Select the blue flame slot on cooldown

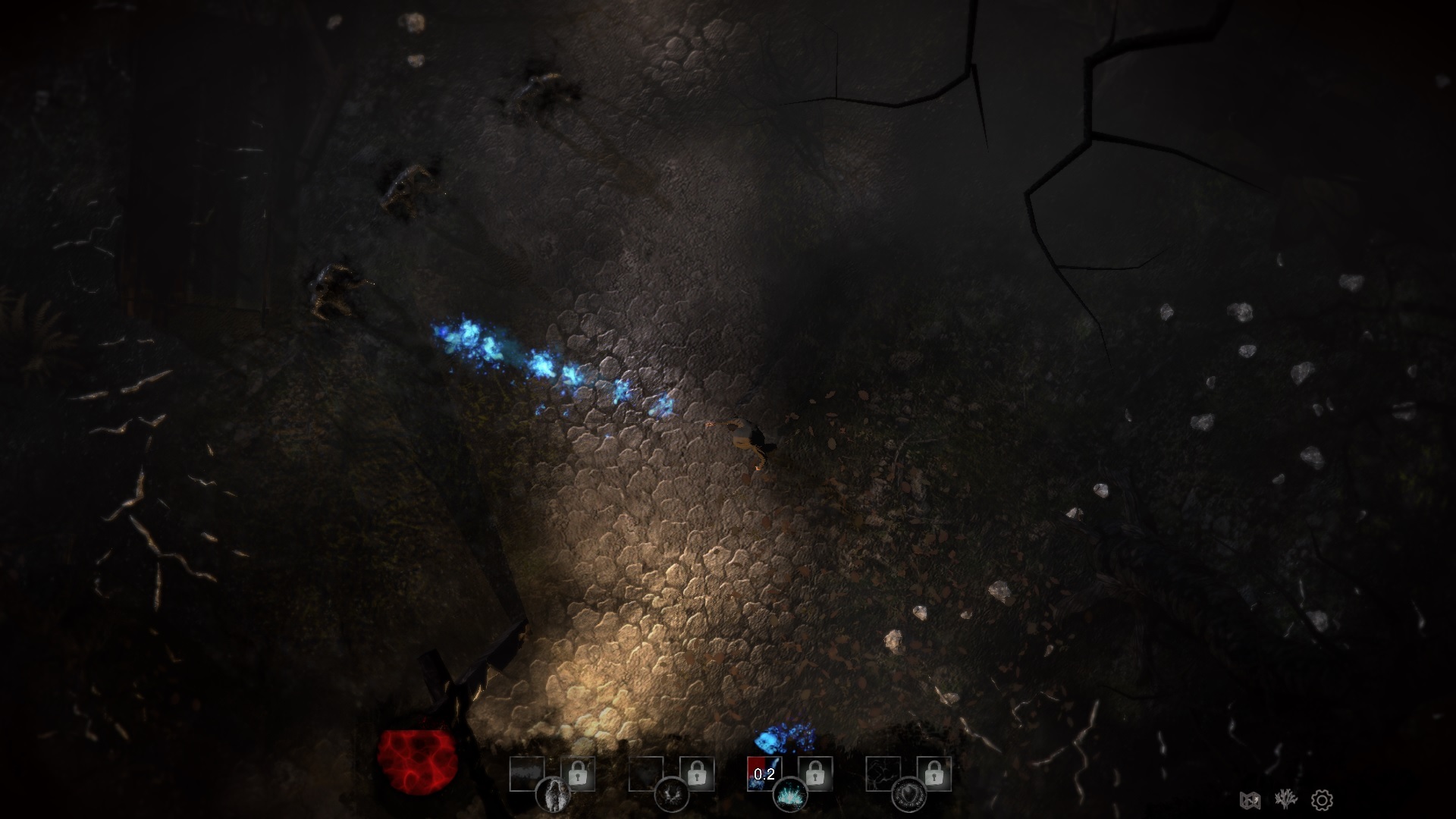coord(764,773)
